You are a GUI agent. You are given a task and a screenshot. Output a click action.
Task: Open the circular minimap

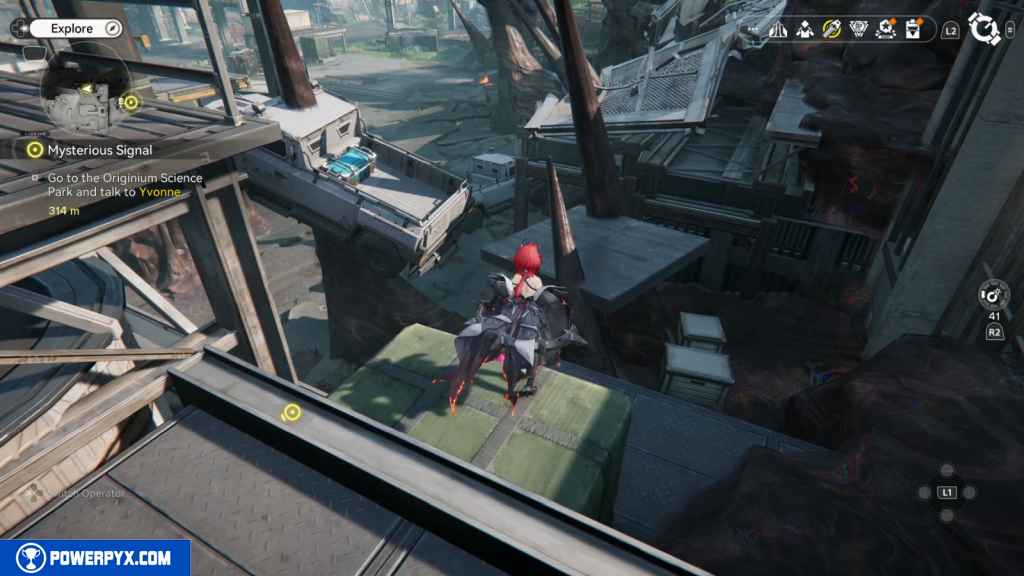tap(84, 94)
